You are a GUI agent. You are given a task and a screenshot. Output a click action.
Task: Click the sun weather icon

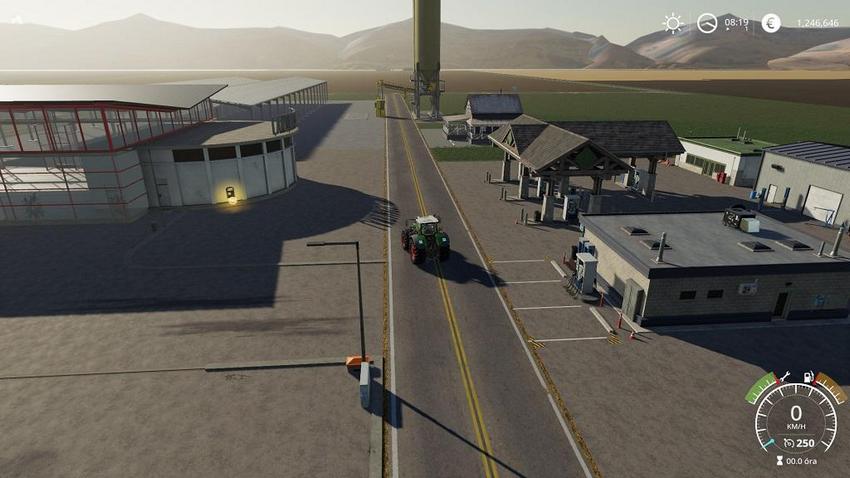point(673,23)
